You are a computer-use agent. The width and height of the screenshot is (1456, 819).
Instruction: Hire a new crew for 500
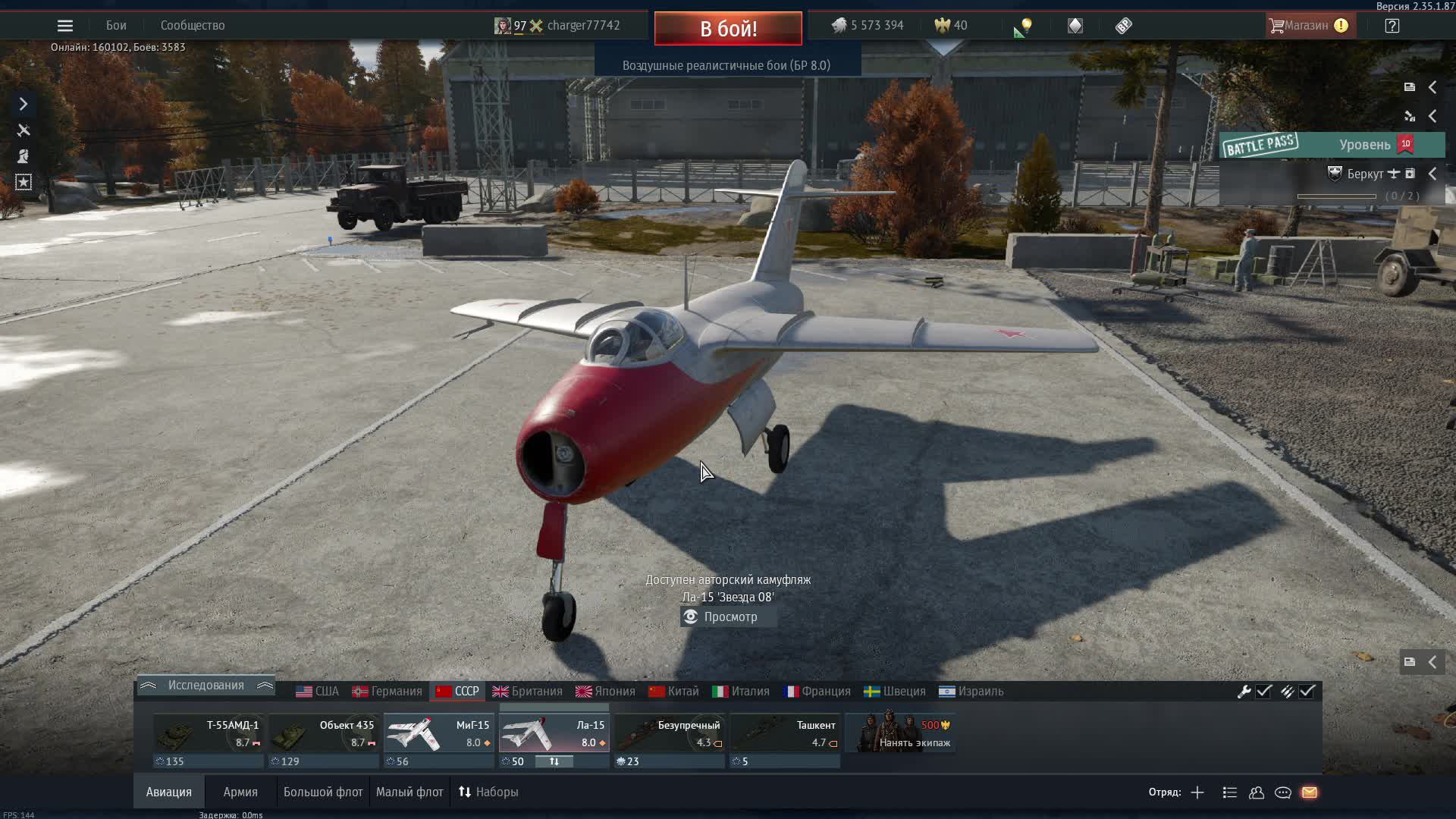click(900, 734)
